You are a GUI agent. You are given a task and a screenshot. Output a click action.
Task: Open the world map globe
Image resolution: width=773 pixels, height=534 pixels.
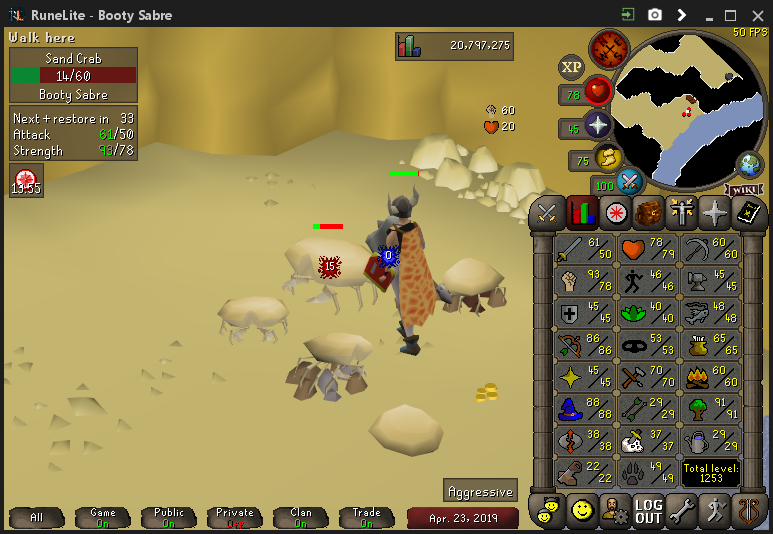pos(749,165)
